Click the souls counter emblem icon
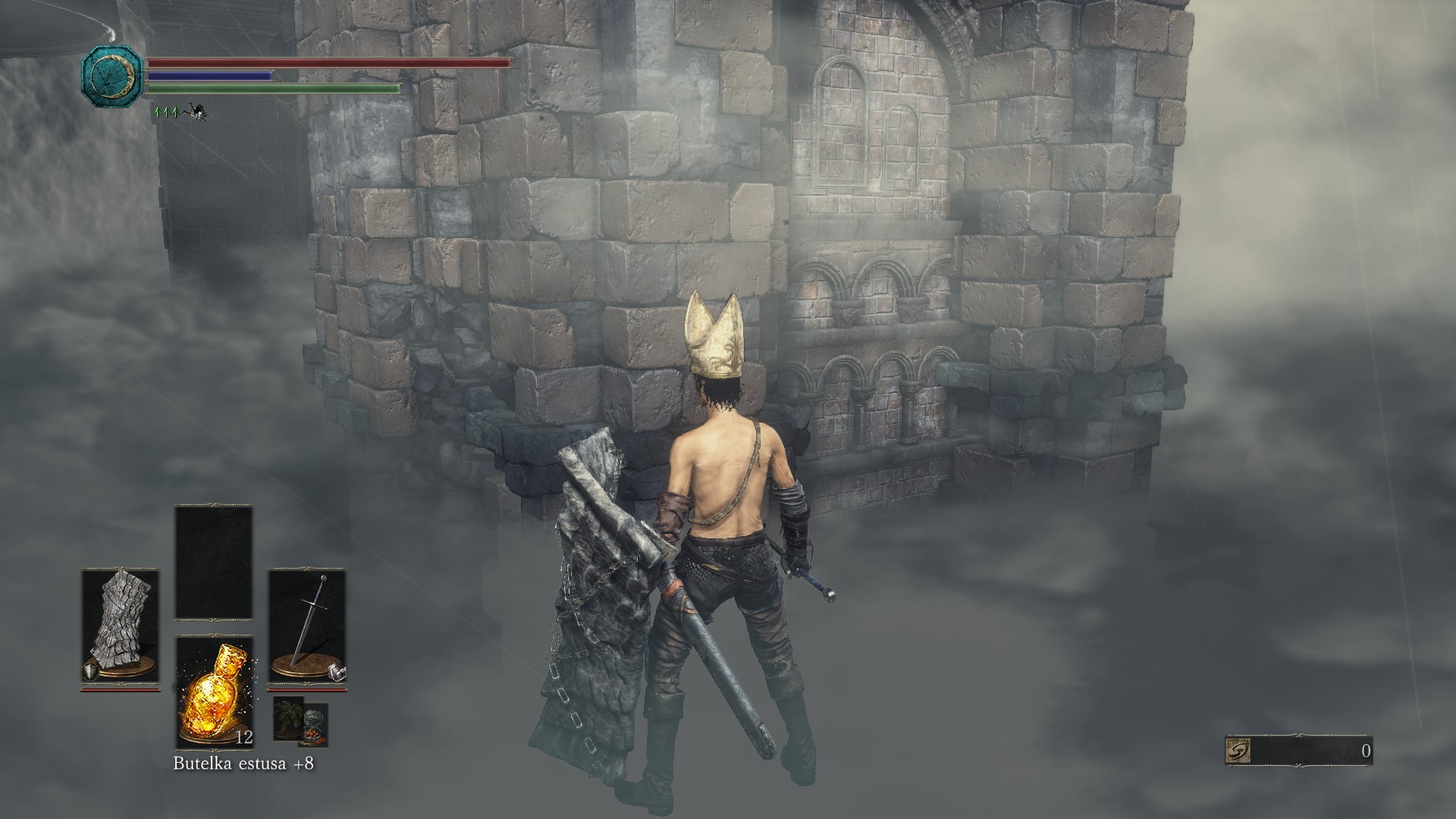 [1238, 752]
